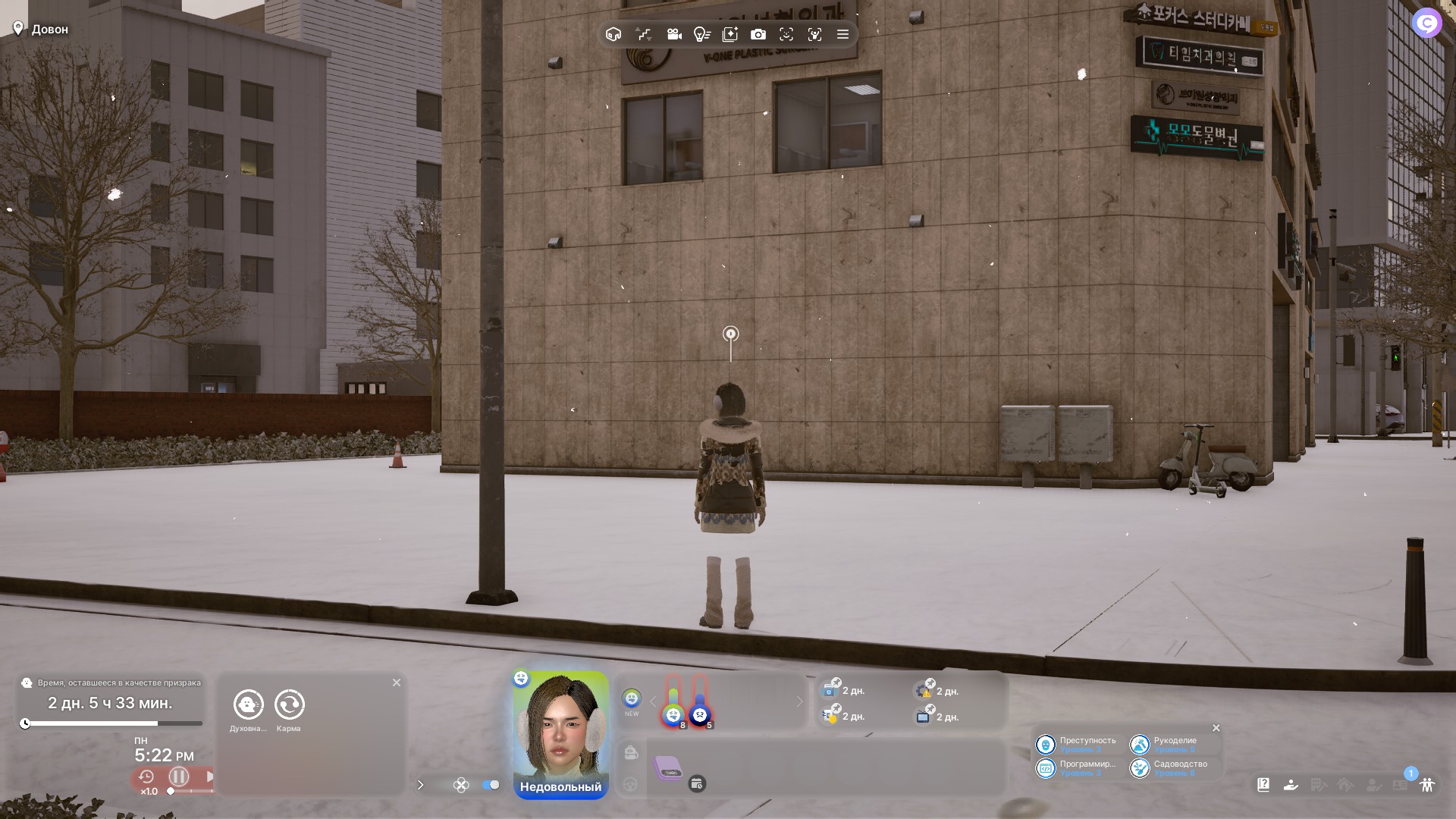Open the video camera mode

(673, 34)
